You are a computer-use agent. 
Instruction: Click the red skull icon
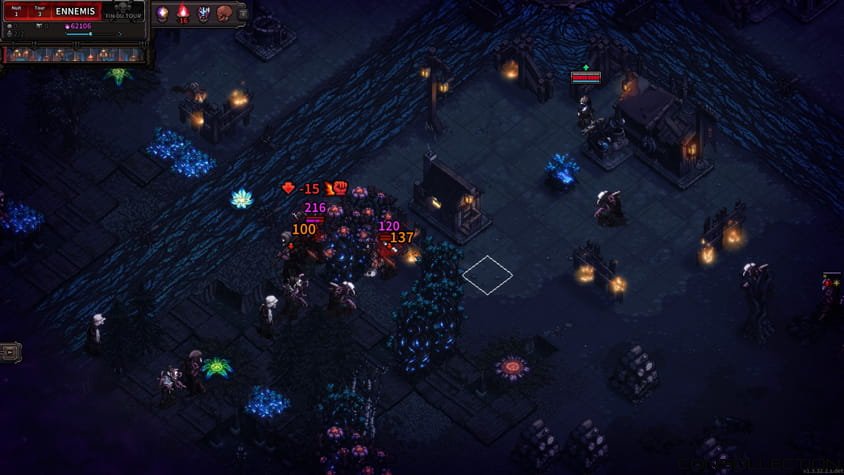tap(225, 13)
